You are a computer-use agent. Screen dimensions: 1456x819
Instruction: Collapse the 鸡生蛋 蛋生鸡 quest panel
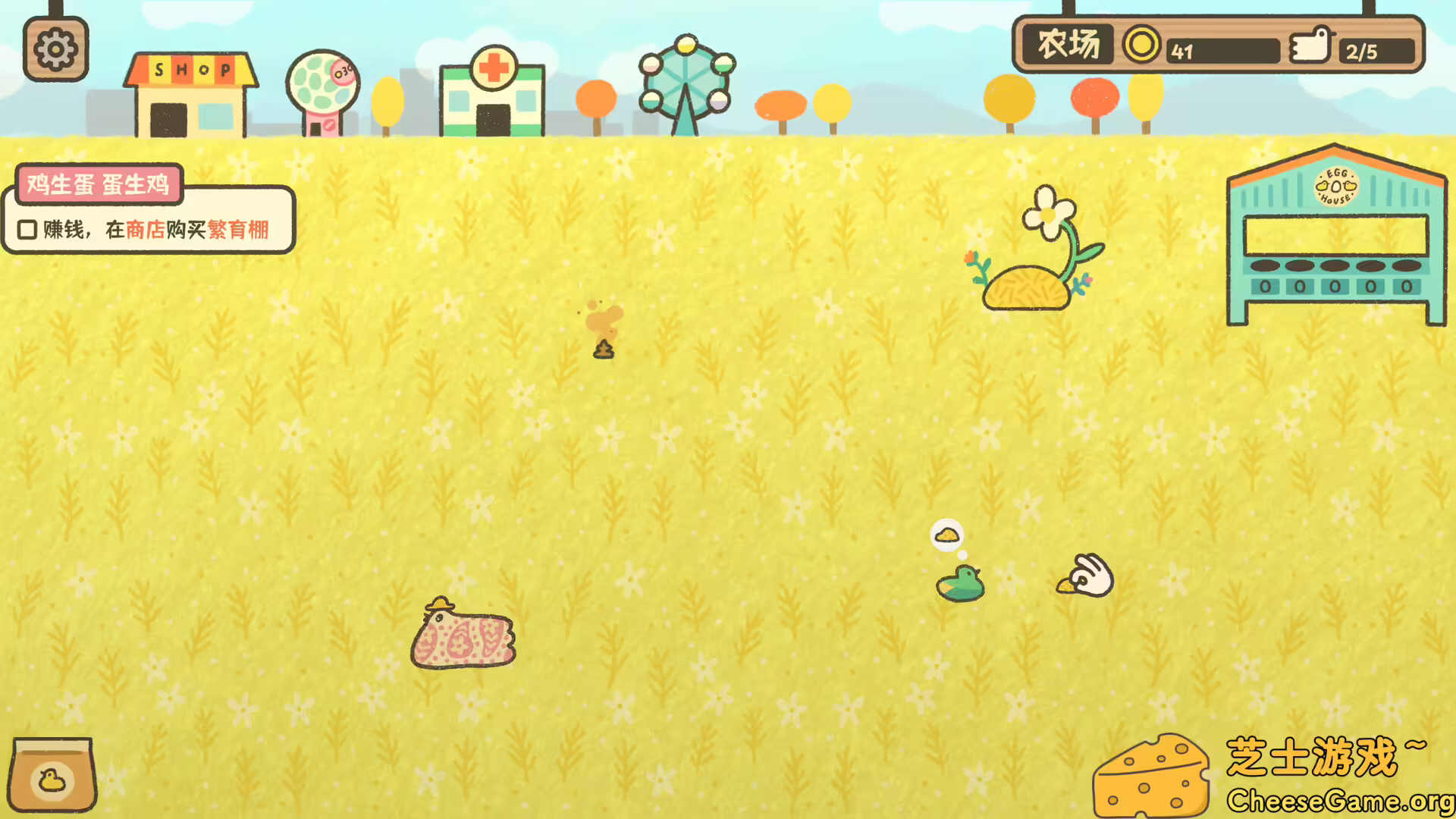click(x=99, y=184)
